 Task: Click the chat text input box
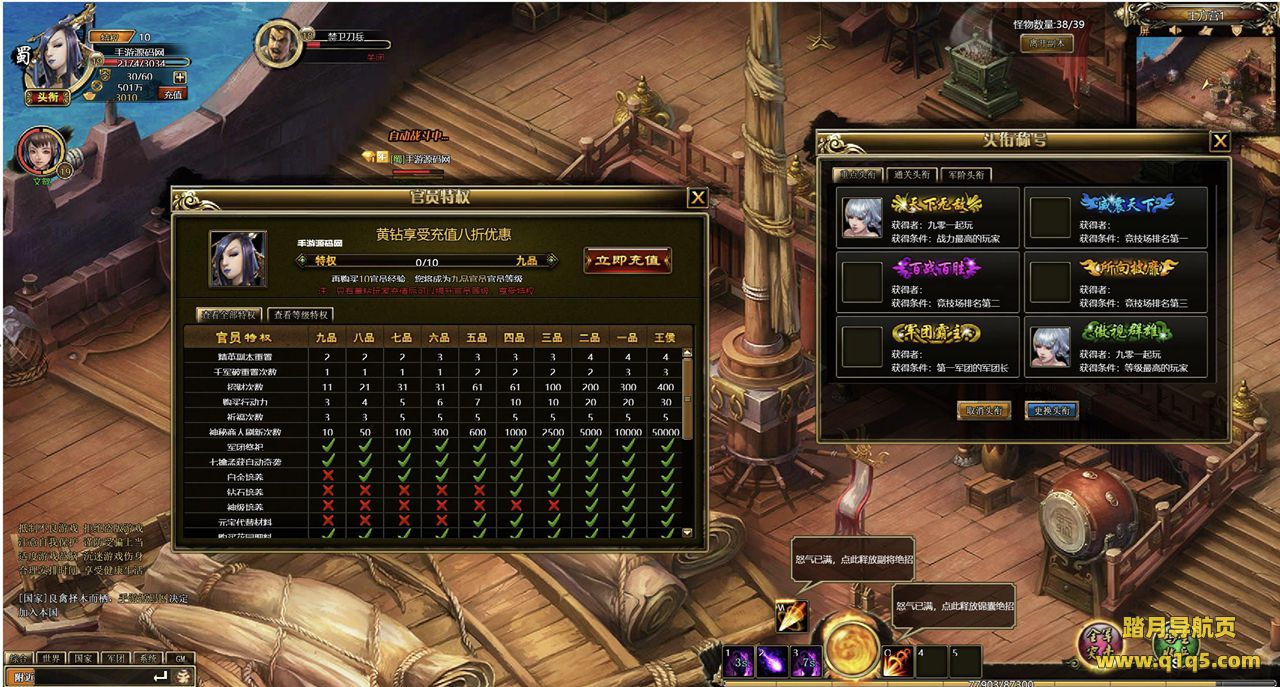tap(92, 677)
